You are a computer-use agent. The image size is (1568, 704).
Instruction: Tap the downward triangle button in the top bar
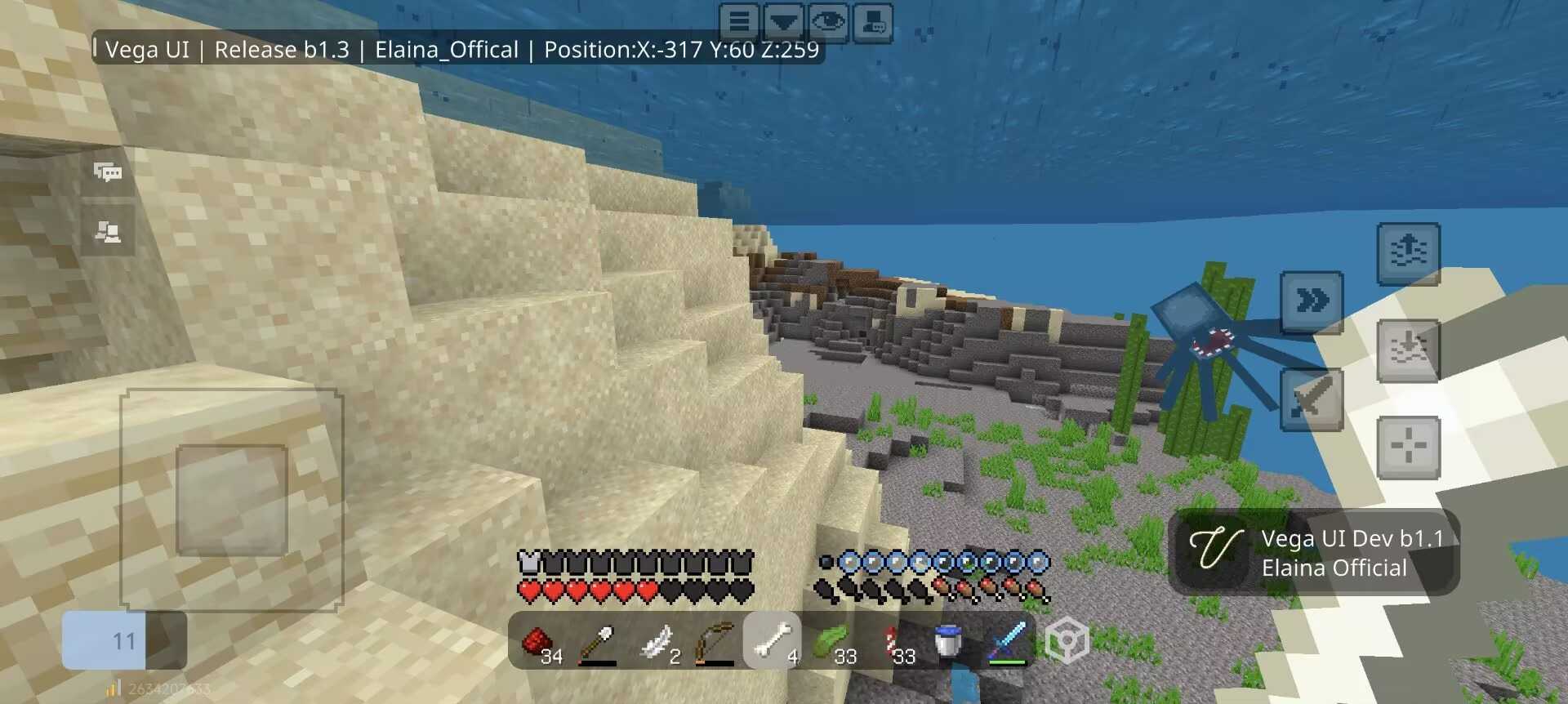click(x=784, y=20)
